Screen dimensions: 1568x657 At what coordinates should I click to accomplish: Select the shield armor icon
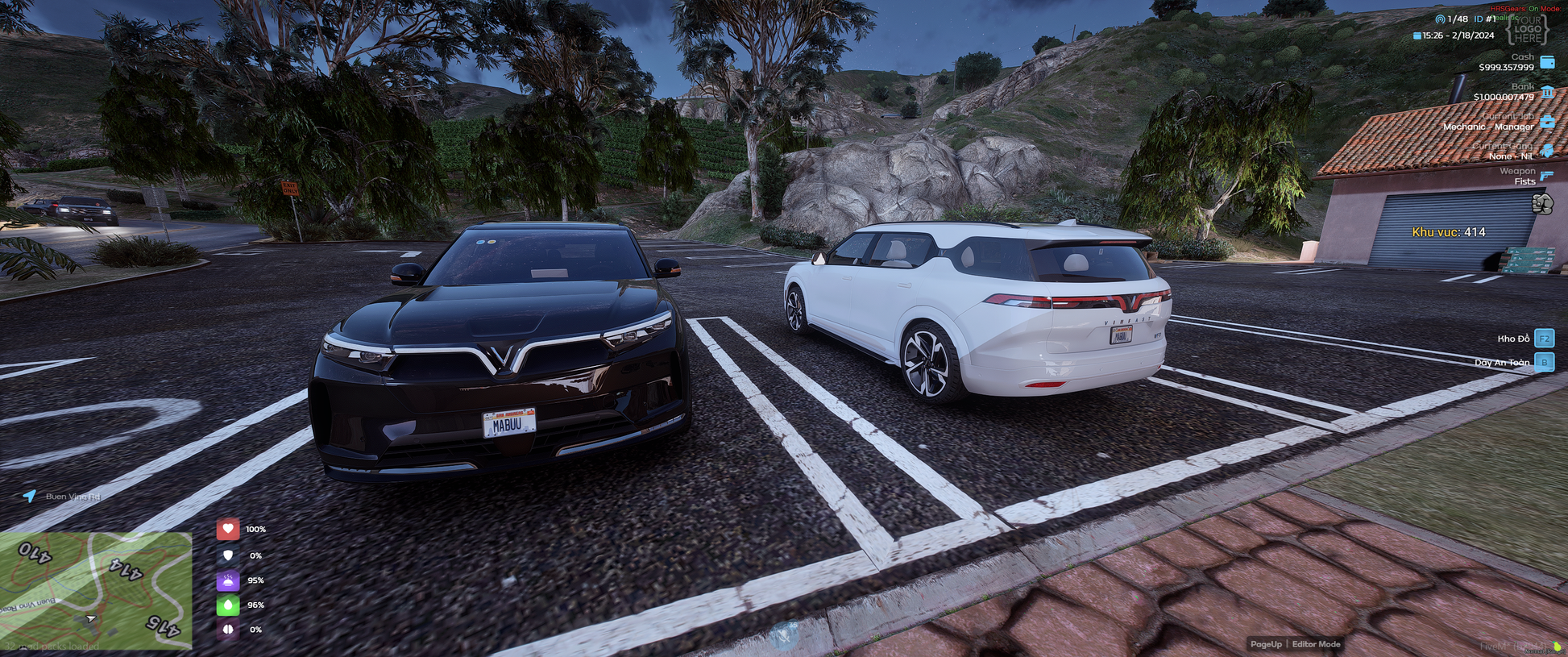click(x=228, y=555)
